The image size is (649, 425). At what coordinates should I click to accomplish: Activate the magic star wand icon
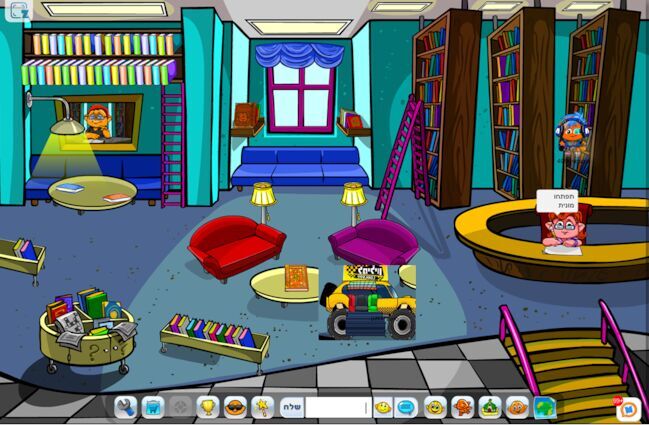[x=262, y=407]
